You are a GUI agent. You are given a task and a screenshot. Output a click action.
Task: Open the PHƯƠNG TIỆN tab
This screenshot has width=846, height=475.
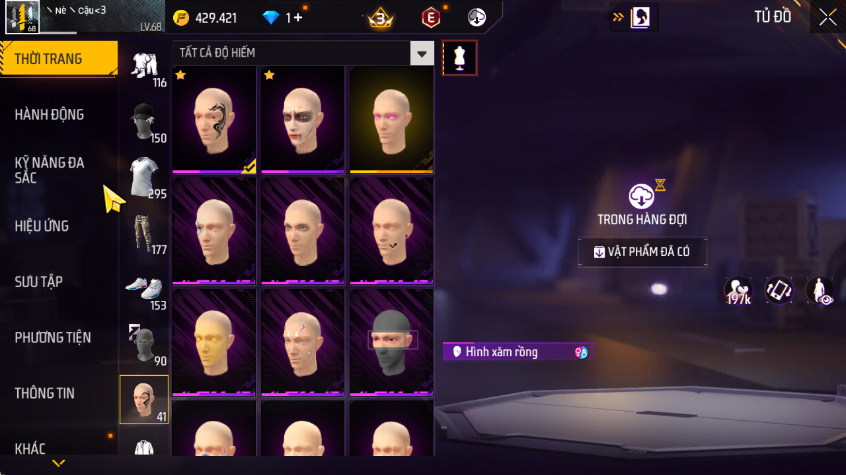[52, 338]
